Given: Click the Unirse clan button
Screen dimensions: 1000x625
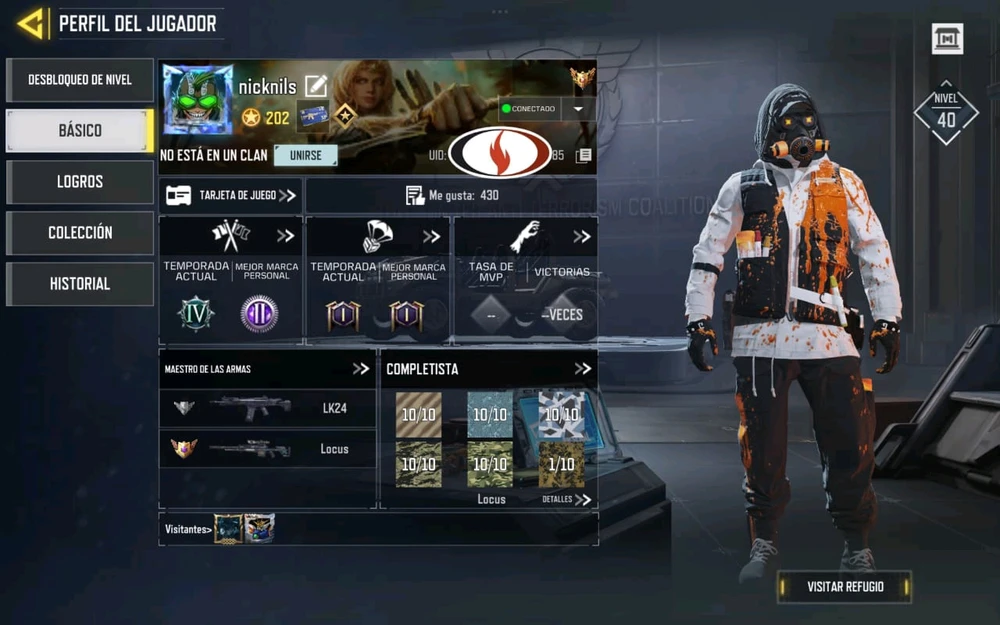Looking at the screenshot, I should point(306,156).
